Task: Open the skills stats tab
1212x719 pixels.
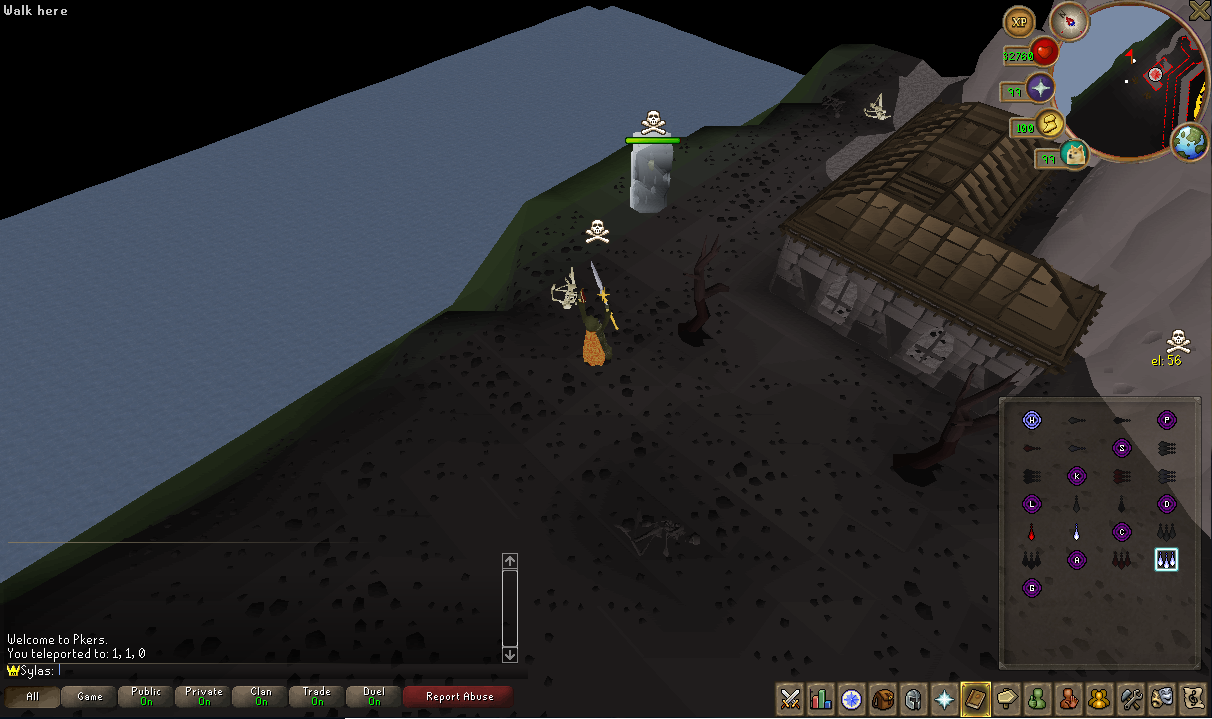Action: [x=821, y=698]
